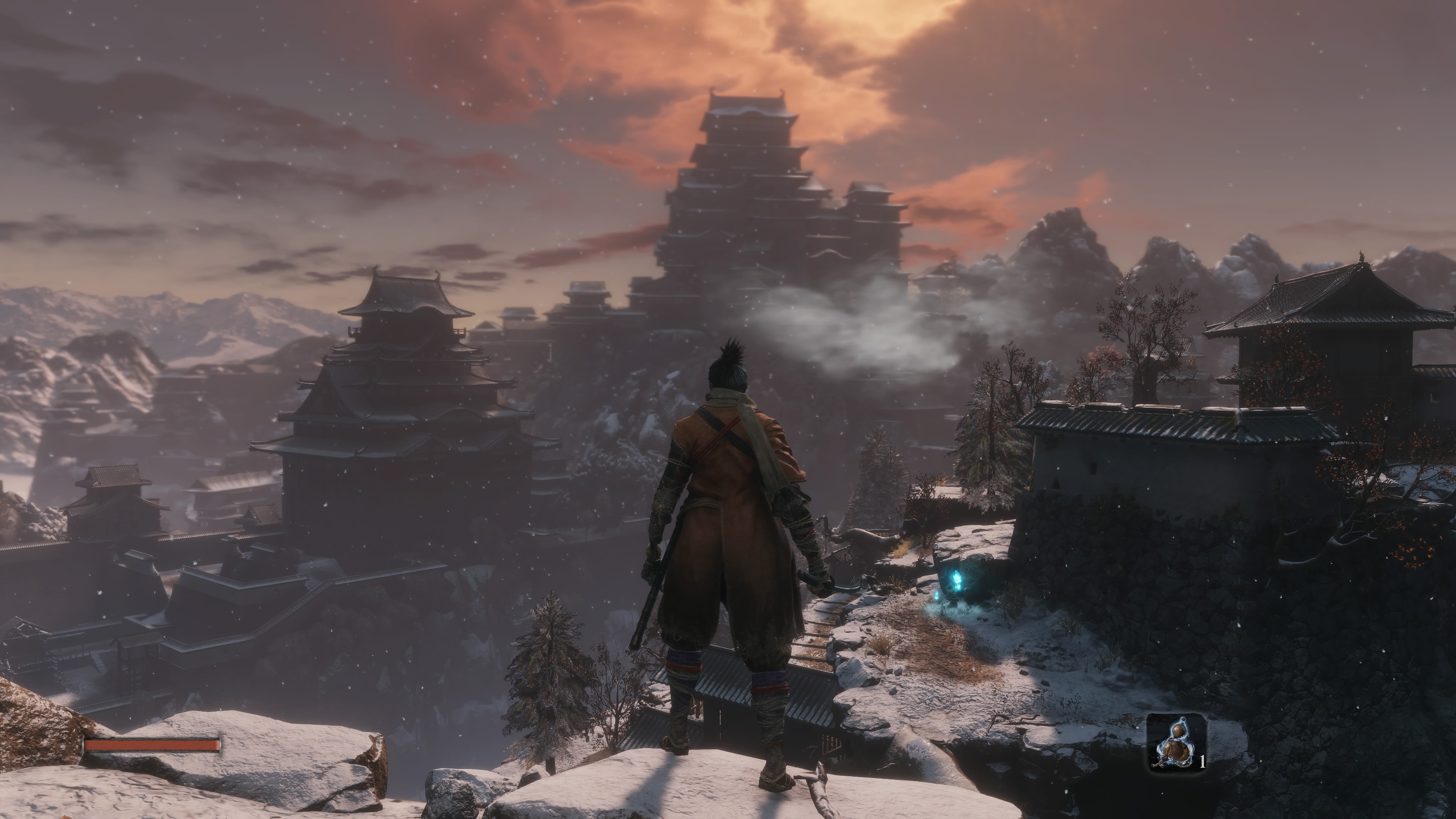Select the Healing Gourd quick item
This screenshot has width=1456, height=819.
tap(1176, 743)
